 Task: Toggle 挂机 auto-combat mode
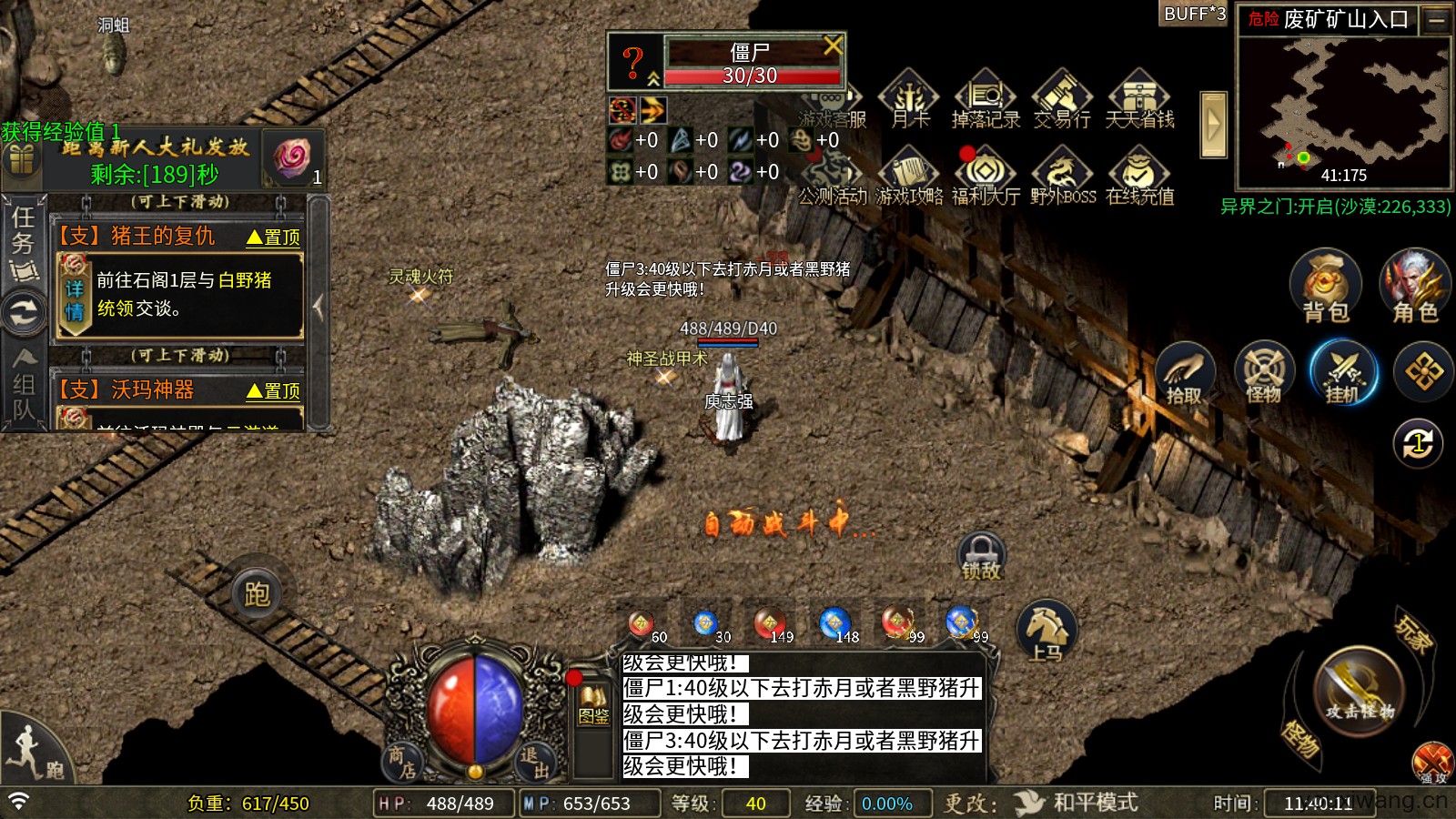tap(1343, 373)
